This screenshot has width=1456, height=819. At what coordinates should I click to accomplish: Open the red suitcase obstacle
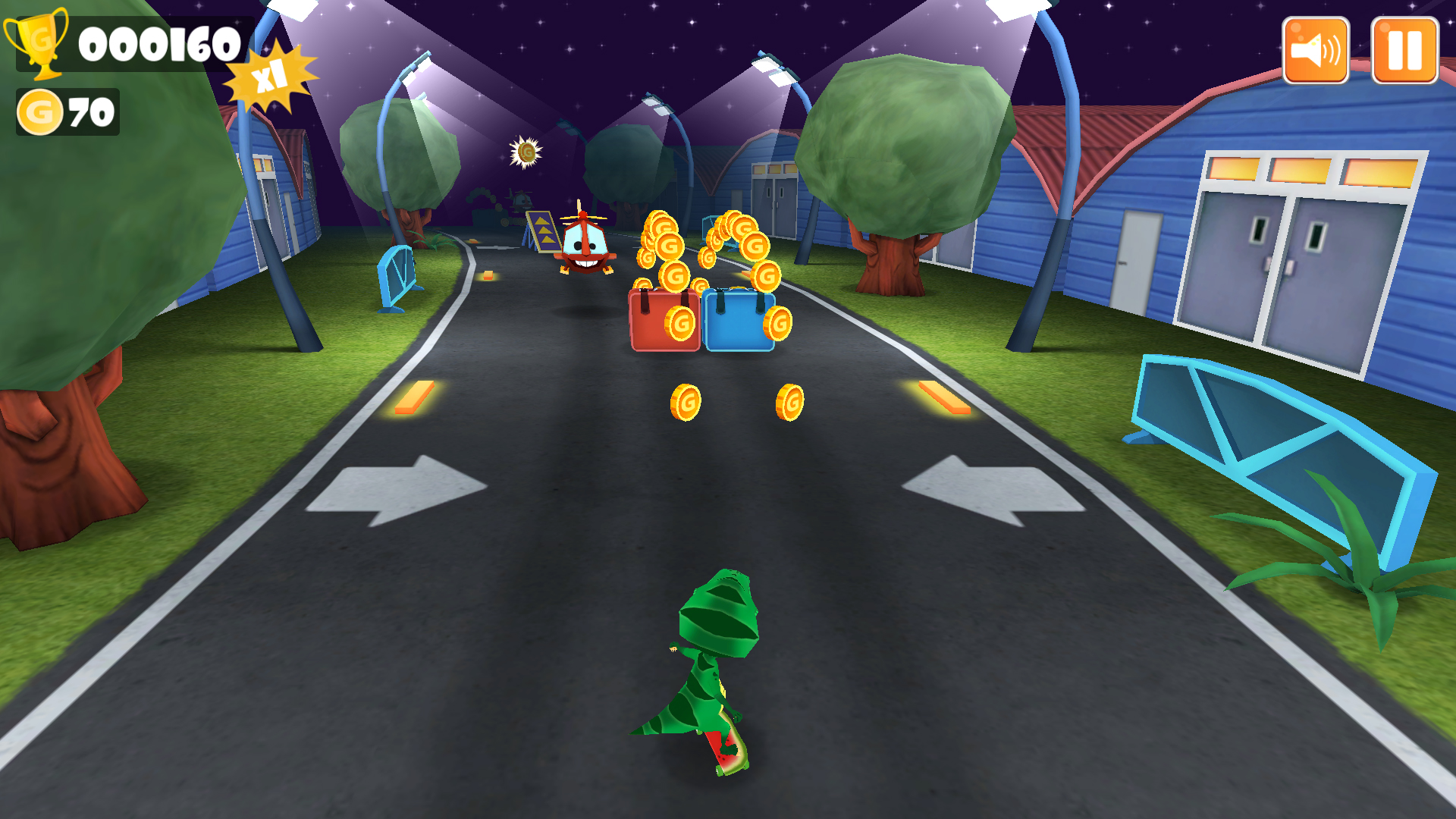(x=665, y=318)
